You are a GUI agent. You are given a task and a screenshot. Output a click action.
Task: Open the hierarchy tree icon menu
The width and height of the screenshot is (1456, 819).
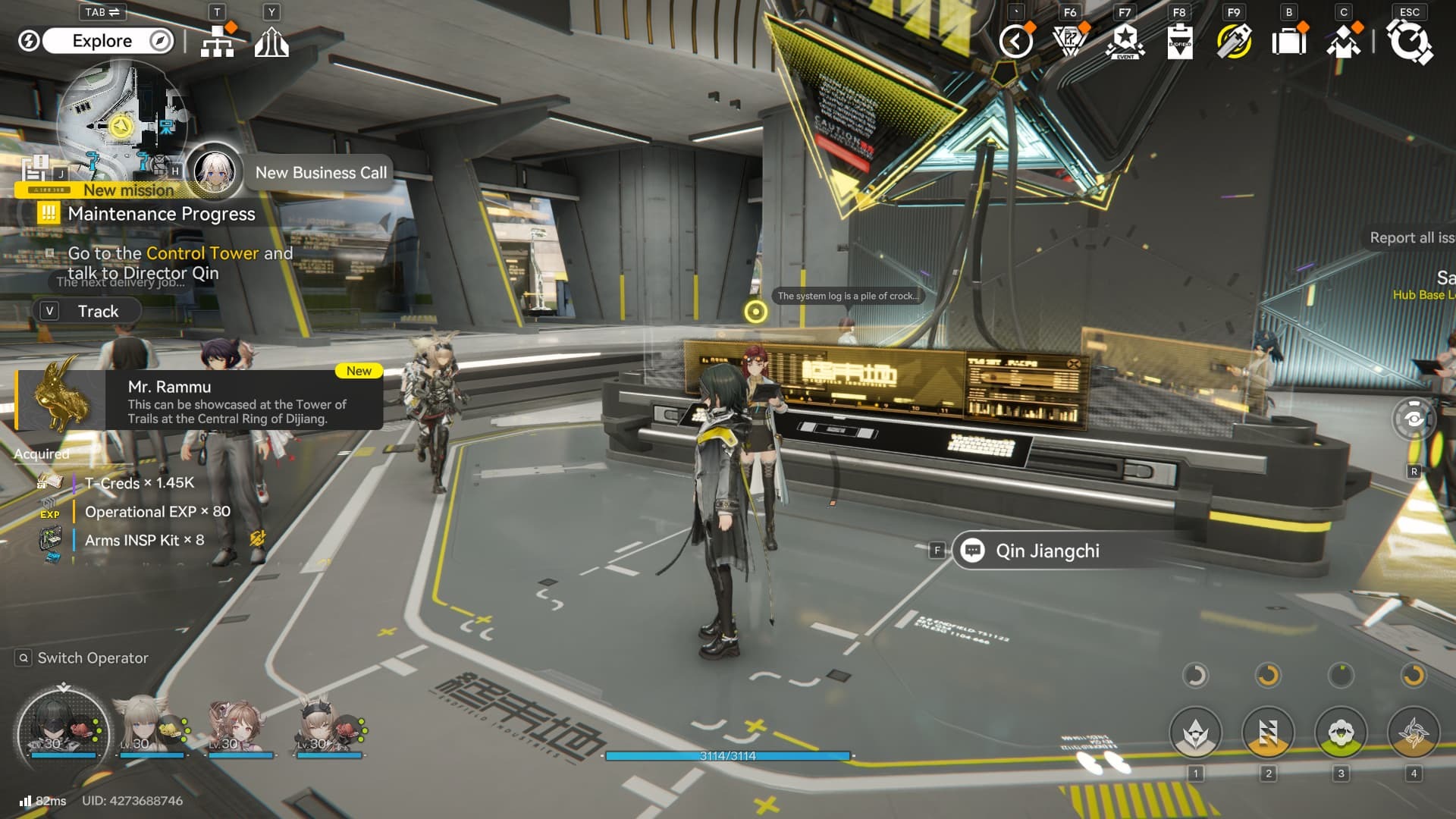(x=218, y=41)
